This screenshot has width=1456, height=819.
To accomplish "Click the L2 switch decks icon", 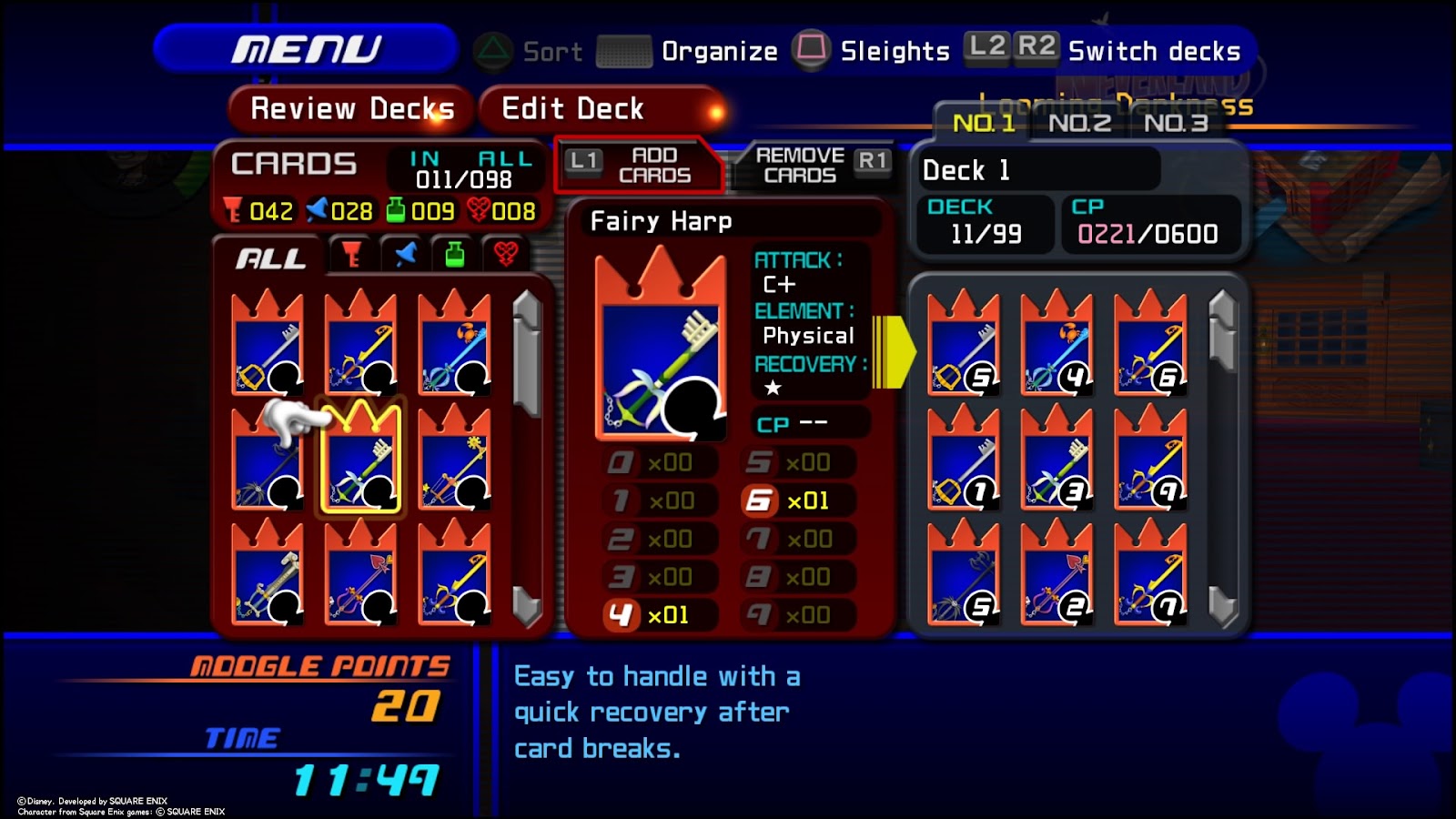I will click(x=987, y=47).
